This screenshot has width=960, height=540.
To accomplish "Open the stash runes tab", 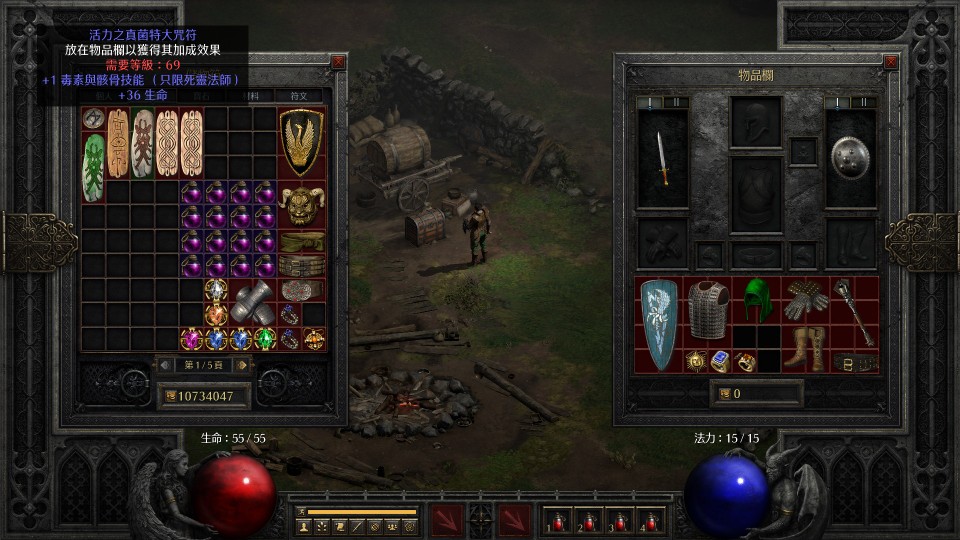I will (x=299, y=96).
